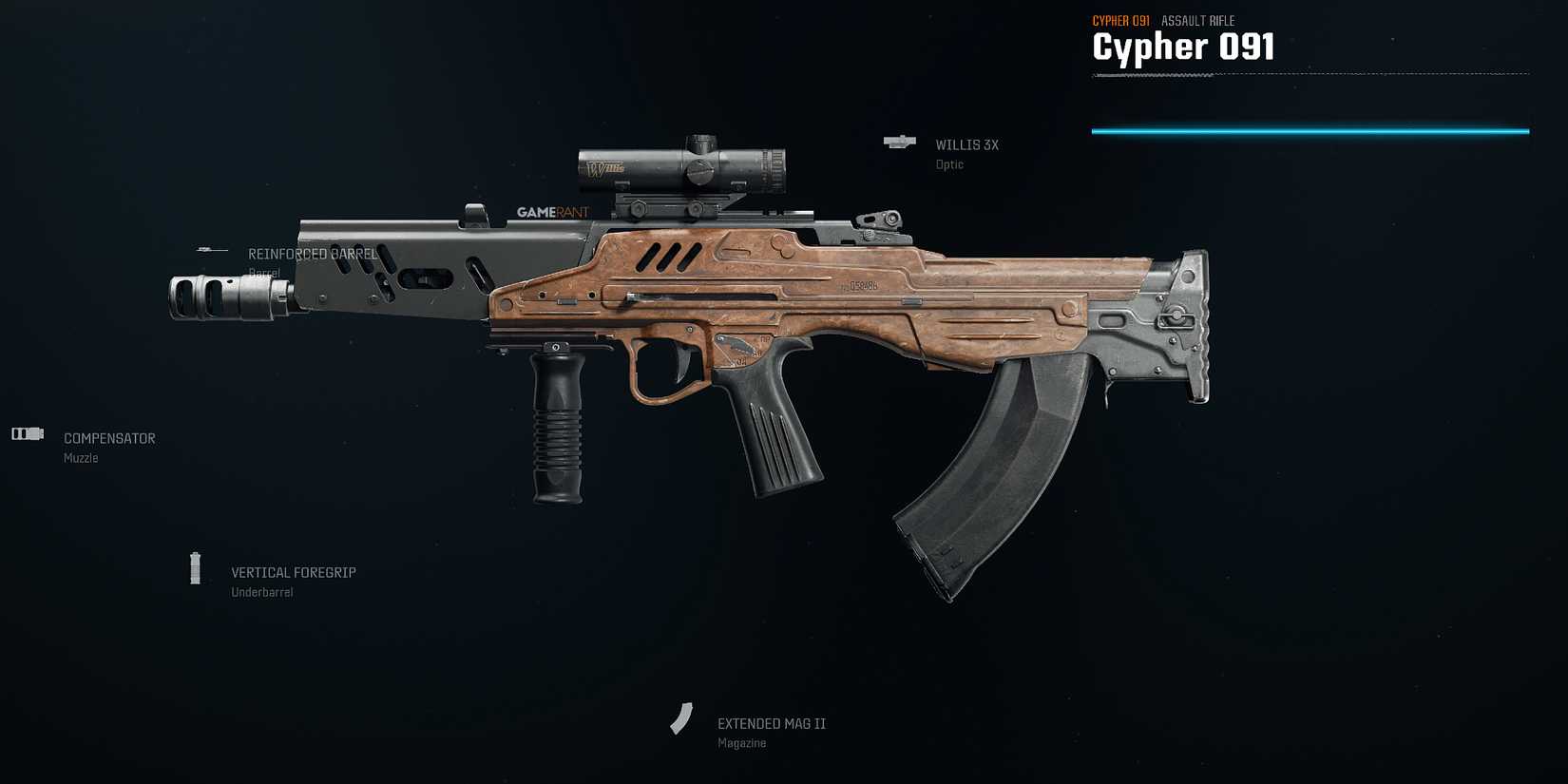Select the ASSAULT RIFLE category label
Screen dimensions: 1568x784
1200,20
